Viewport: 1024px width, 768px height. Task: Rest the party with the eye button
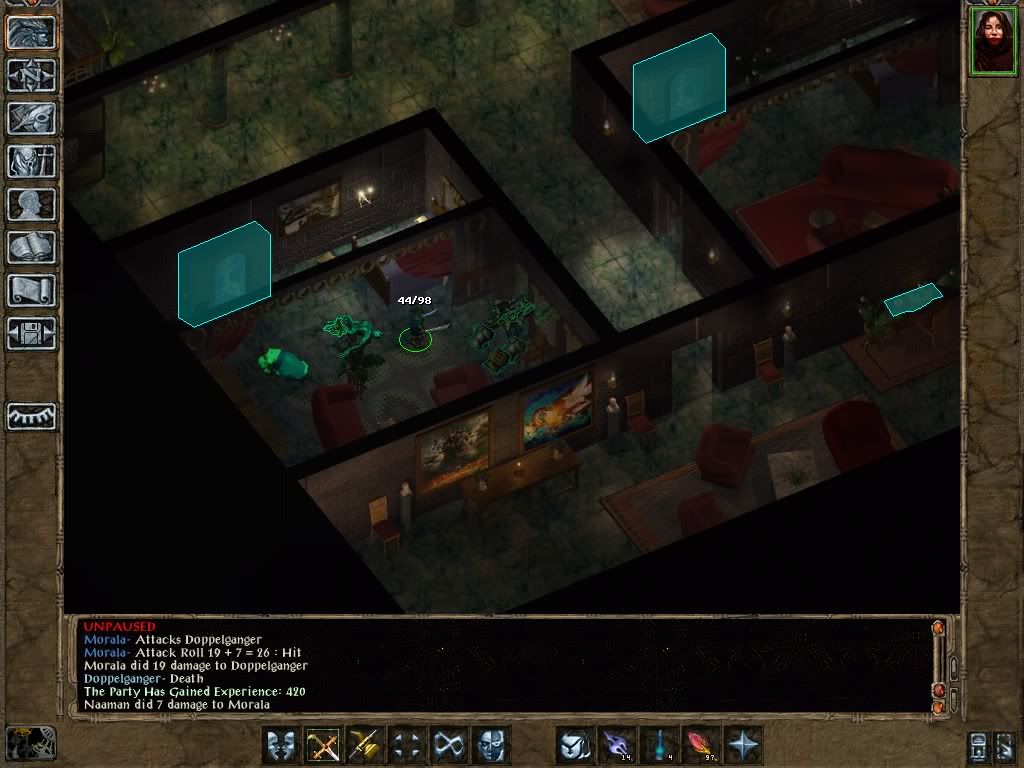(x=31, y=416)
